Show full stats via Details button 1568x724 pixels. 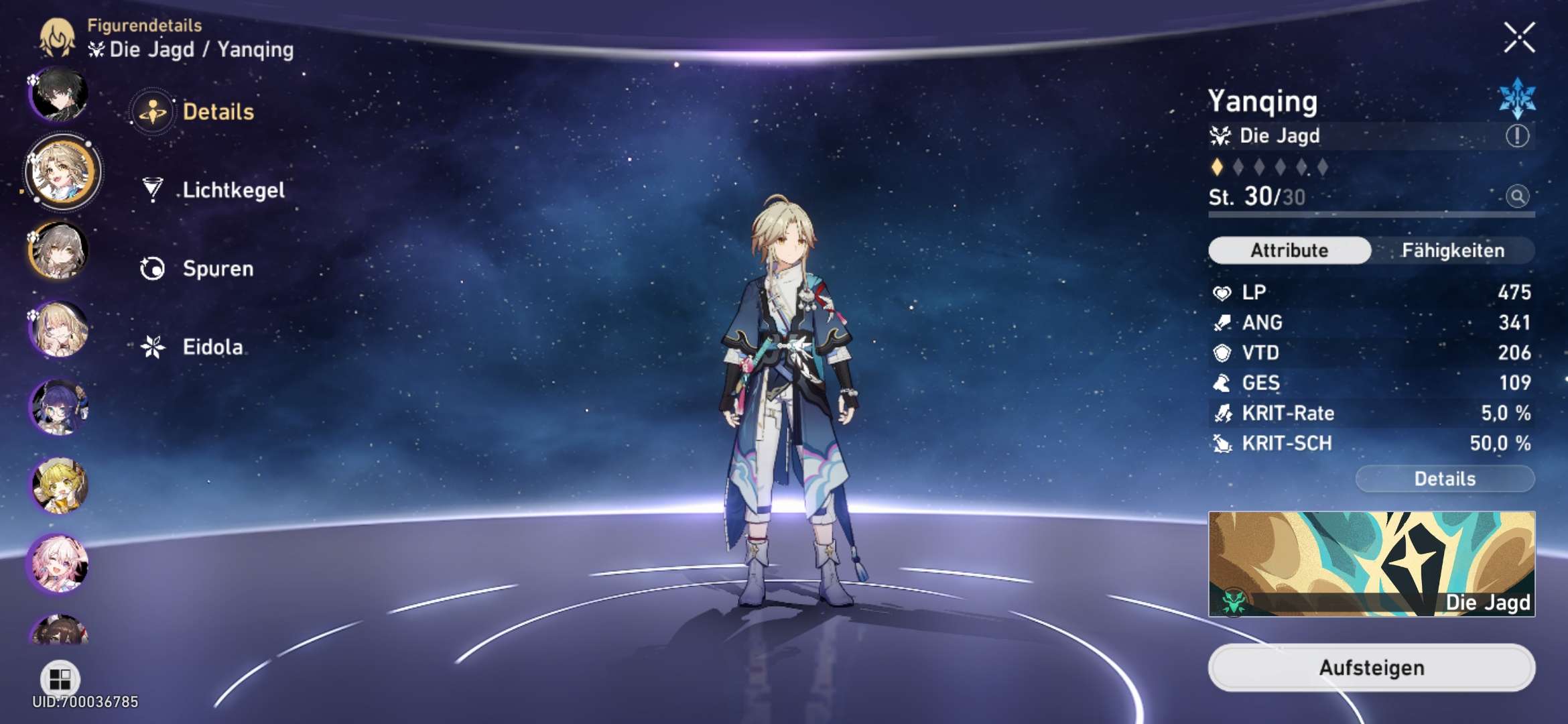point(1445,479)
